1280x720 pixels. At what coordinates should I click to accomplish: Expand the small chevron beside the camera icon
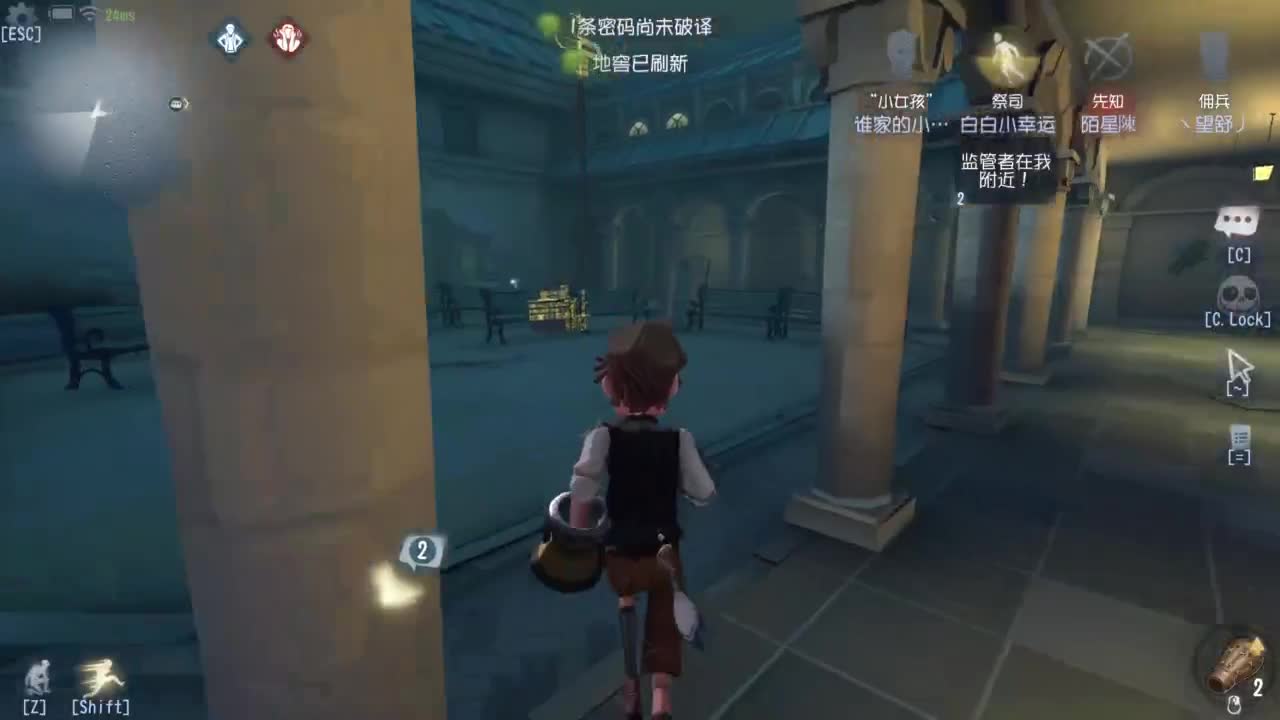pyautogui.click(x=186, y=104)
